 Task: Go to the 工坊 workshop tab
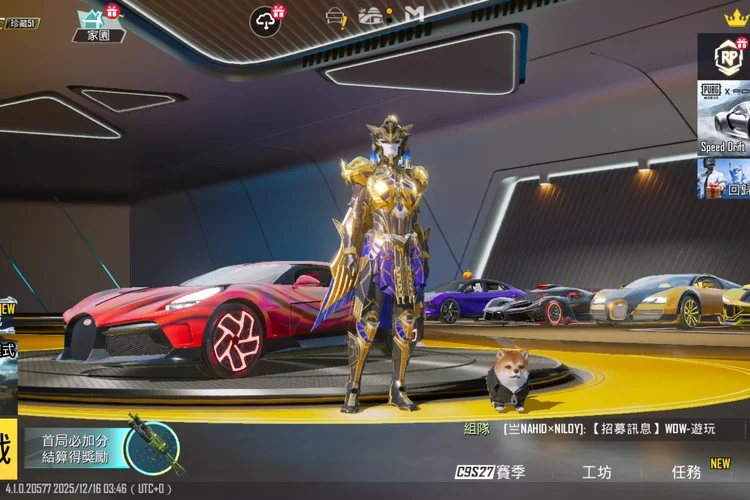click(596, 472)
